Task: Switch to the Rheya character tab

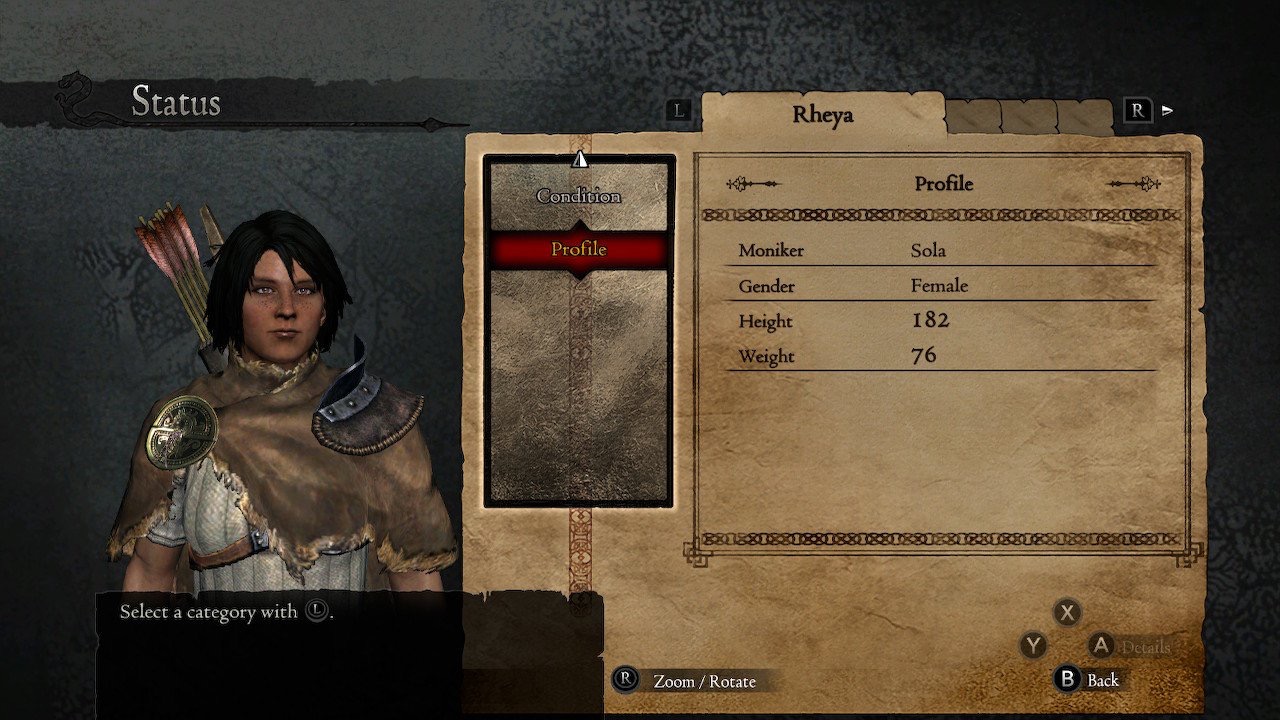Action: tap(822, 115)
